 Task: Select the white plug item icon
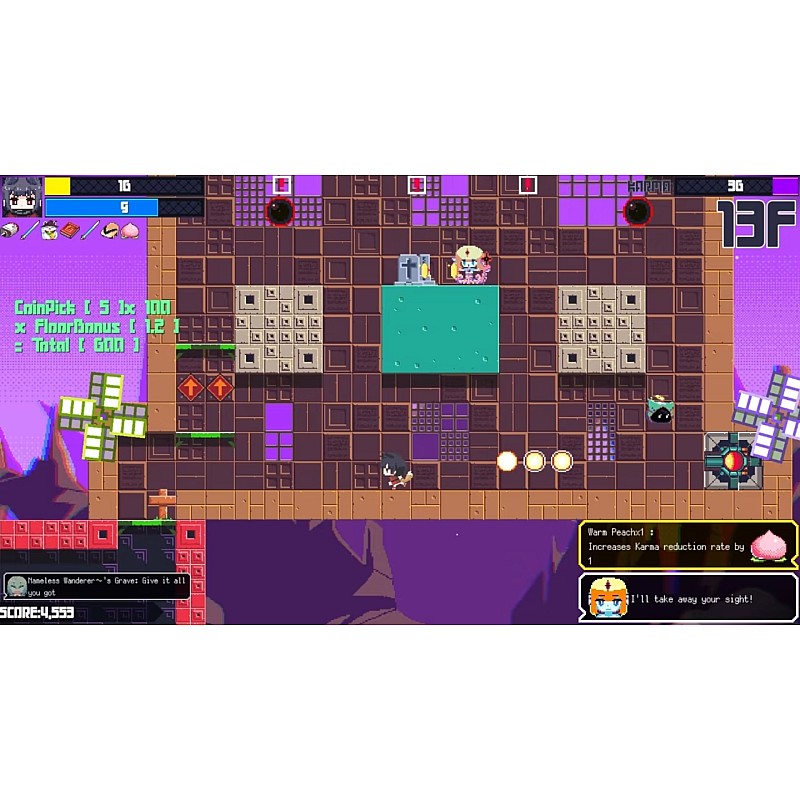[x=9, y=231]
